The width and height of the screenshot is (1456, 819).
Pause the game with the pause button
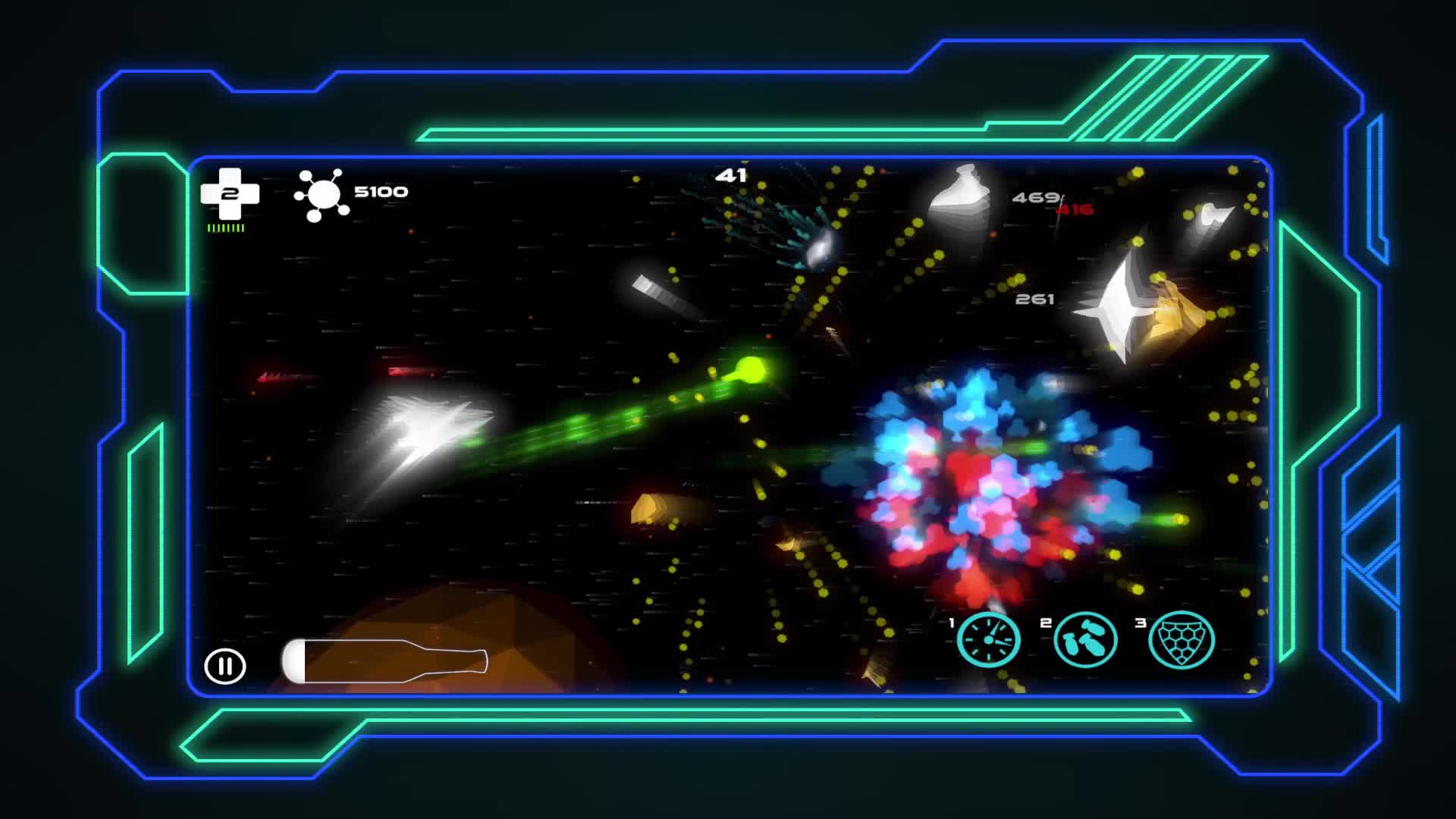point(224,667)
